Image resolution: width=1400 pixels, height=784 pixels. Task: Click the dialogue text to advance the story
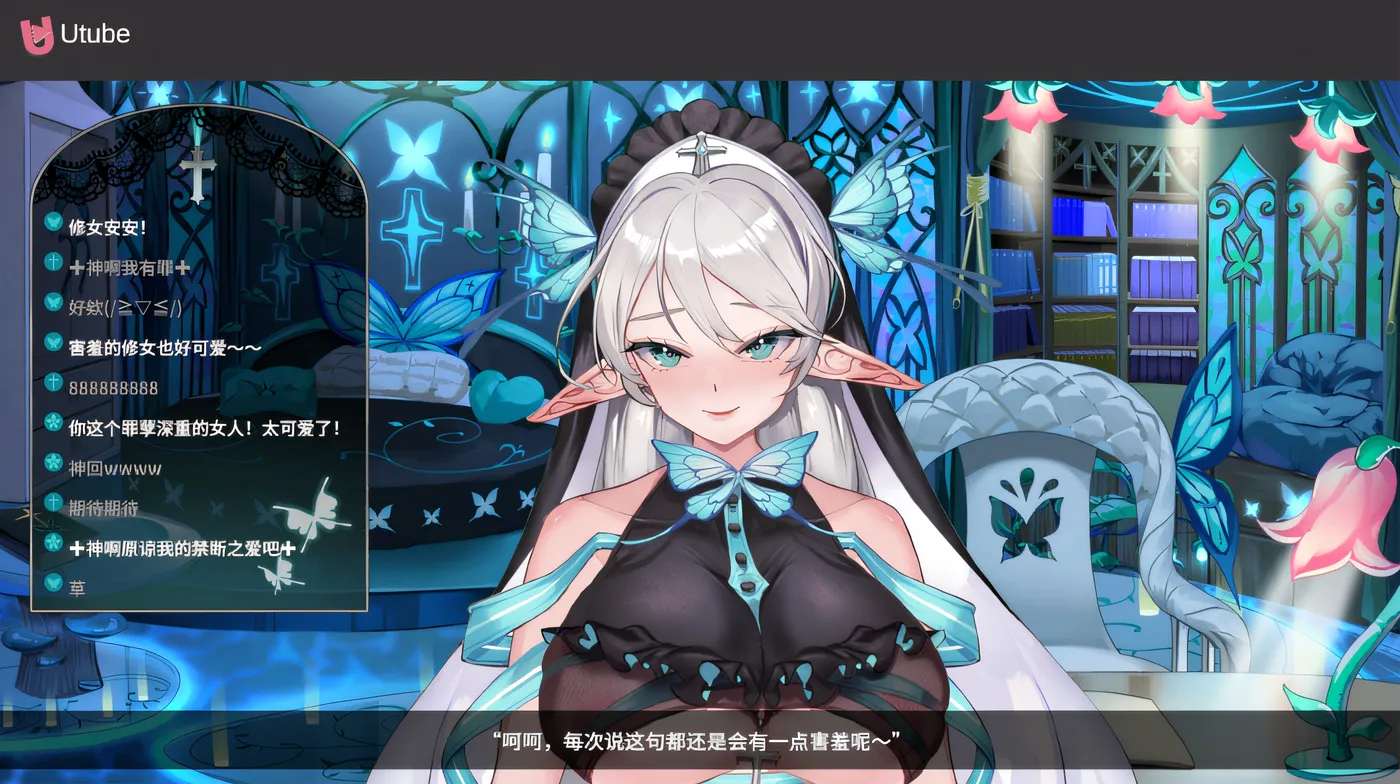[x=700, y=742]
